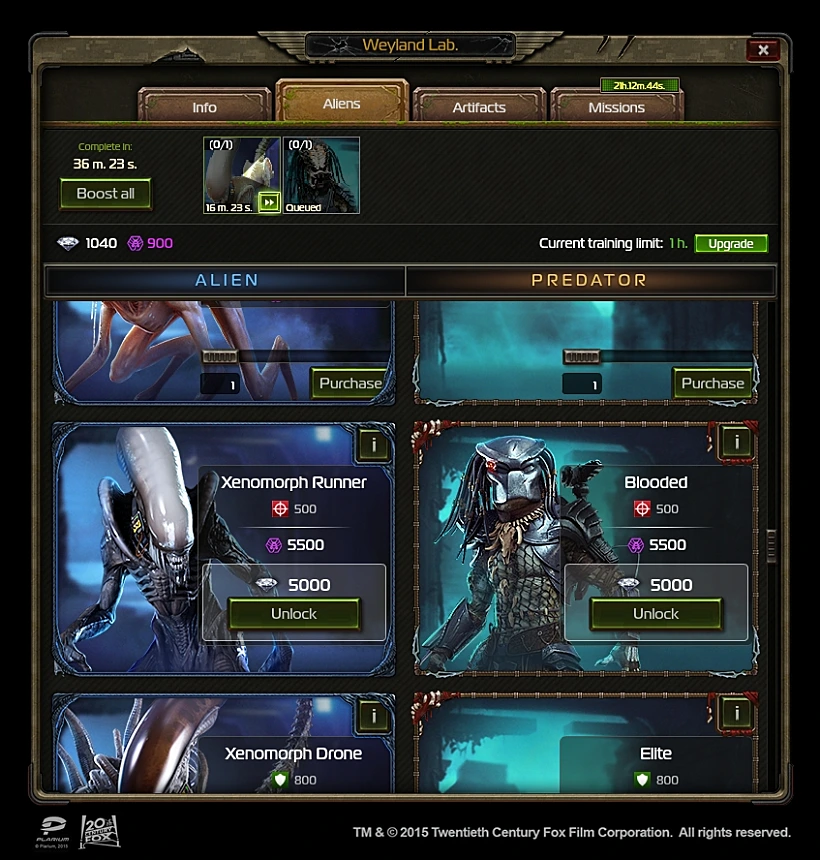
Task: Open the Missions tab
Action: [616, 107]
